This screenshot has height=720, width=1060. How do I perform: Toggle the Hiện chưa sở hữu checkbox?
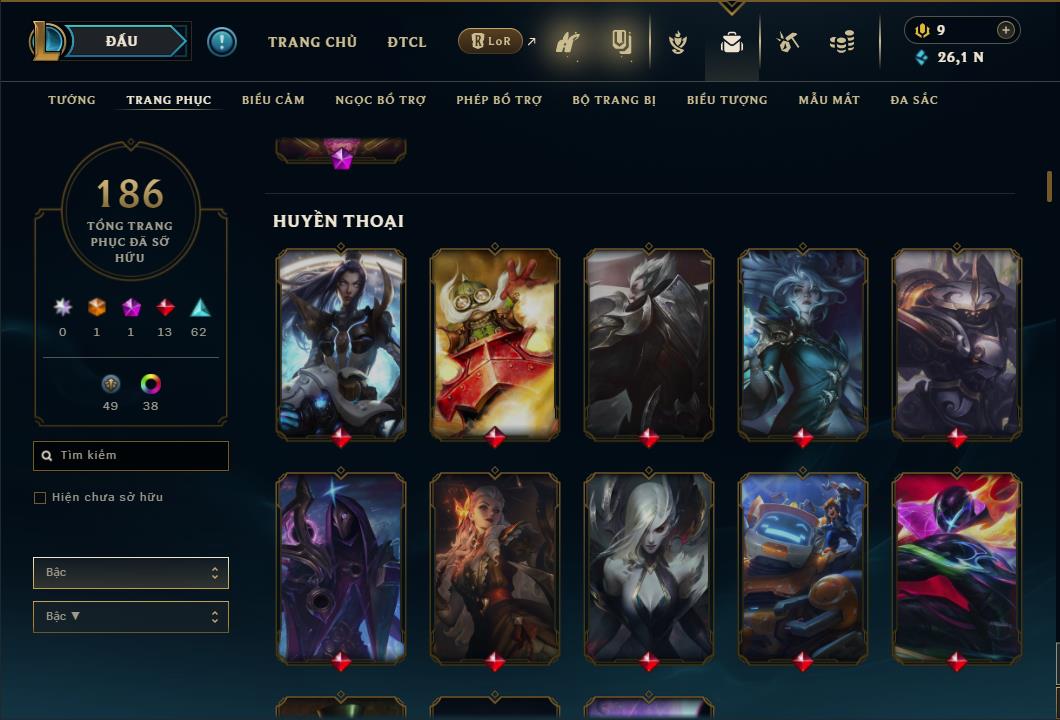point(40,498)
